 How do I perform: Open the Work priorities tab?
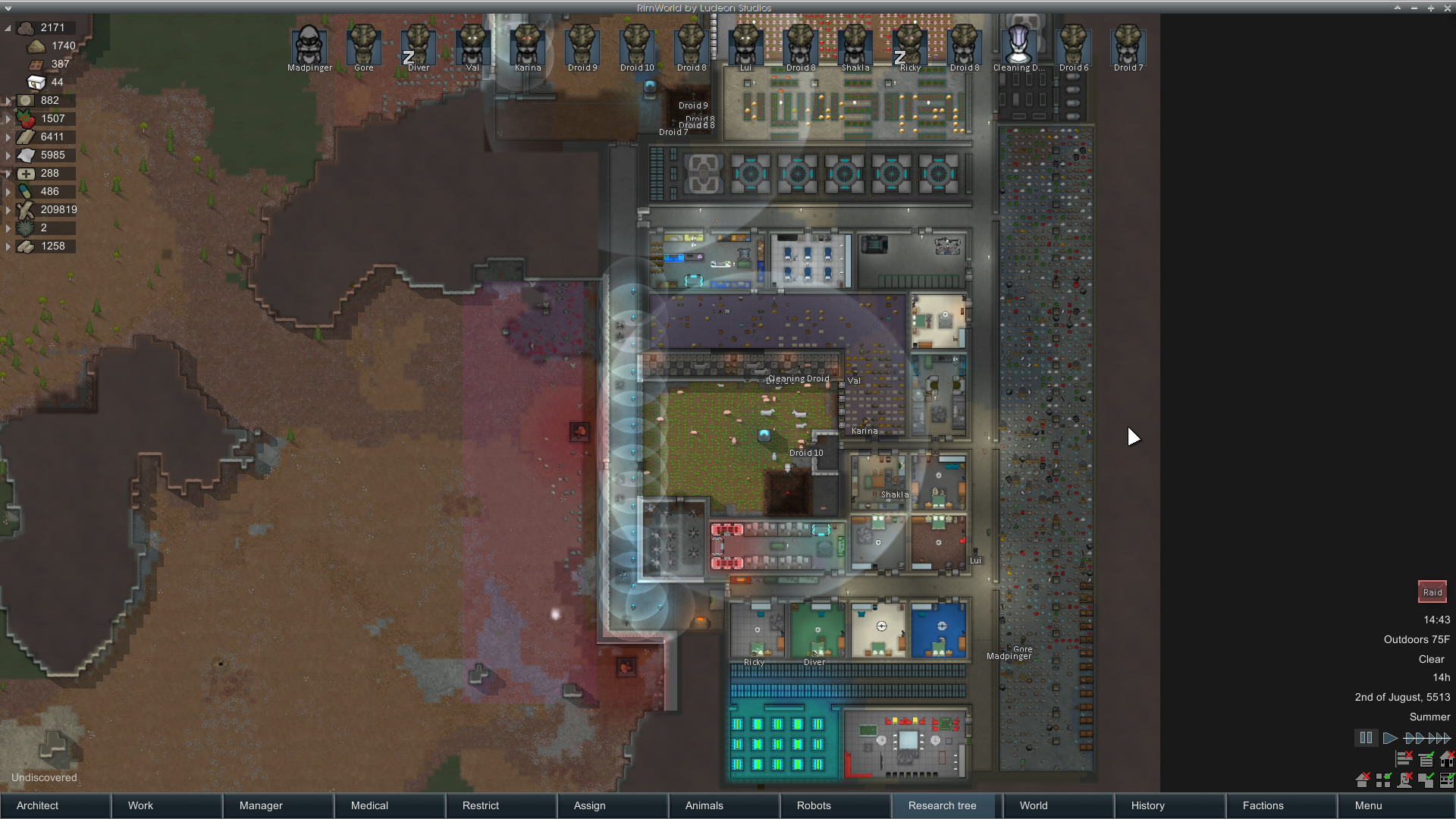click(167, 805)
